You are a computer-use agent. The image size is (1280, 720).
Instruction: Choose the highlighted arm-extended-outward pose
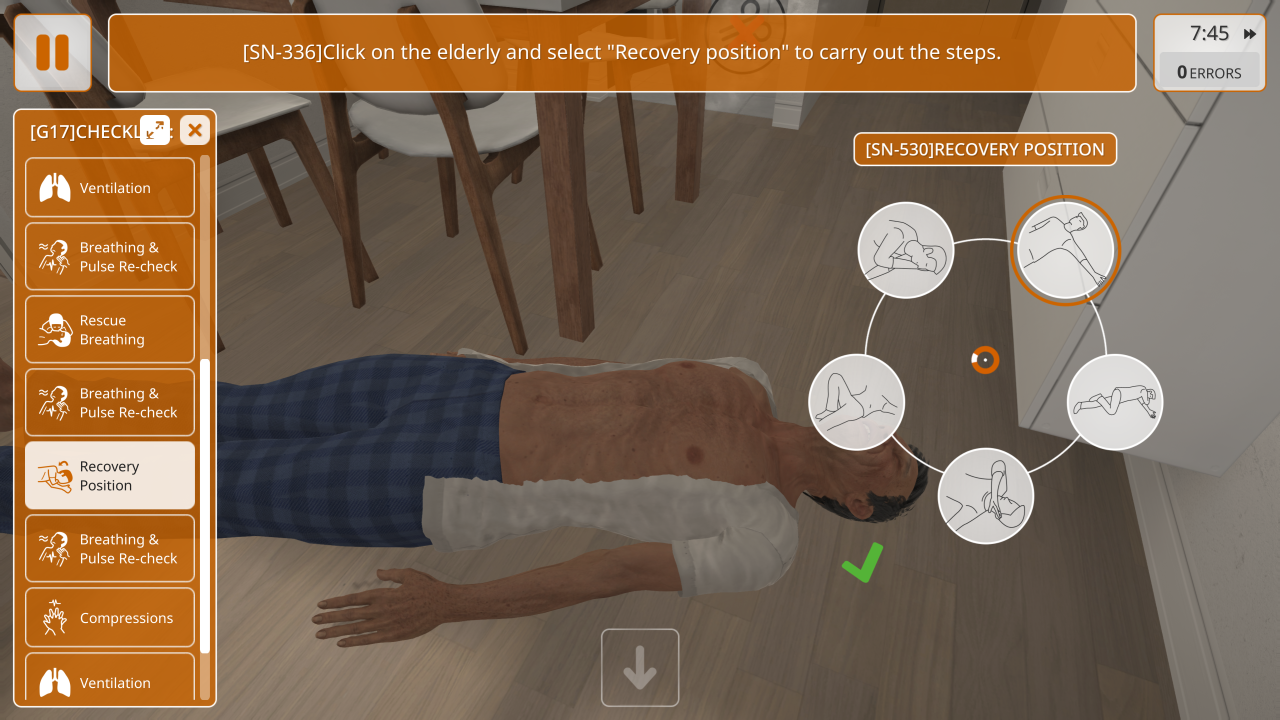coord(1065,250)
